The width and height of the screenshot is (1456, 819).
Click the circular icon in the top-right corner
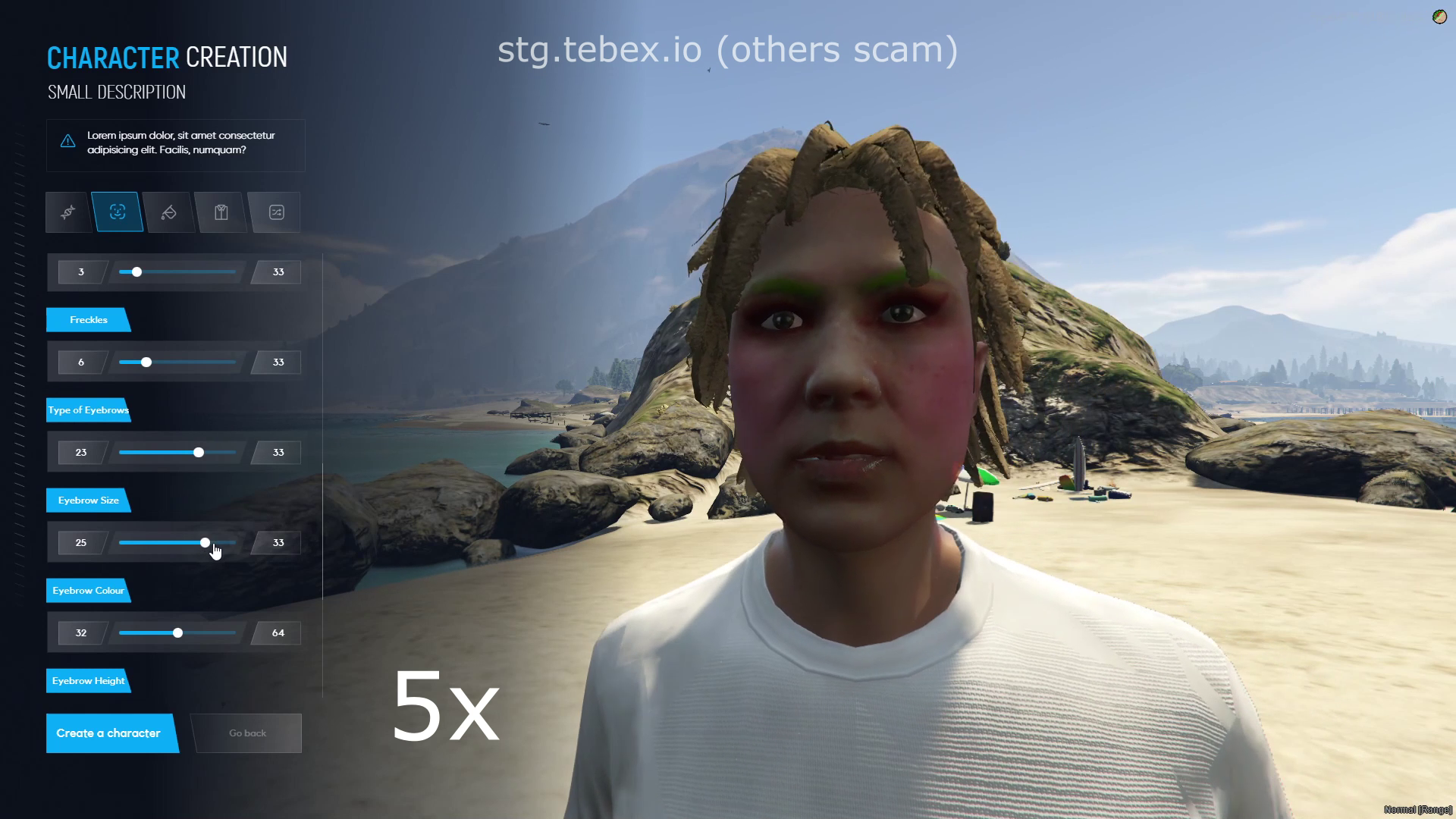point(1439,17)
